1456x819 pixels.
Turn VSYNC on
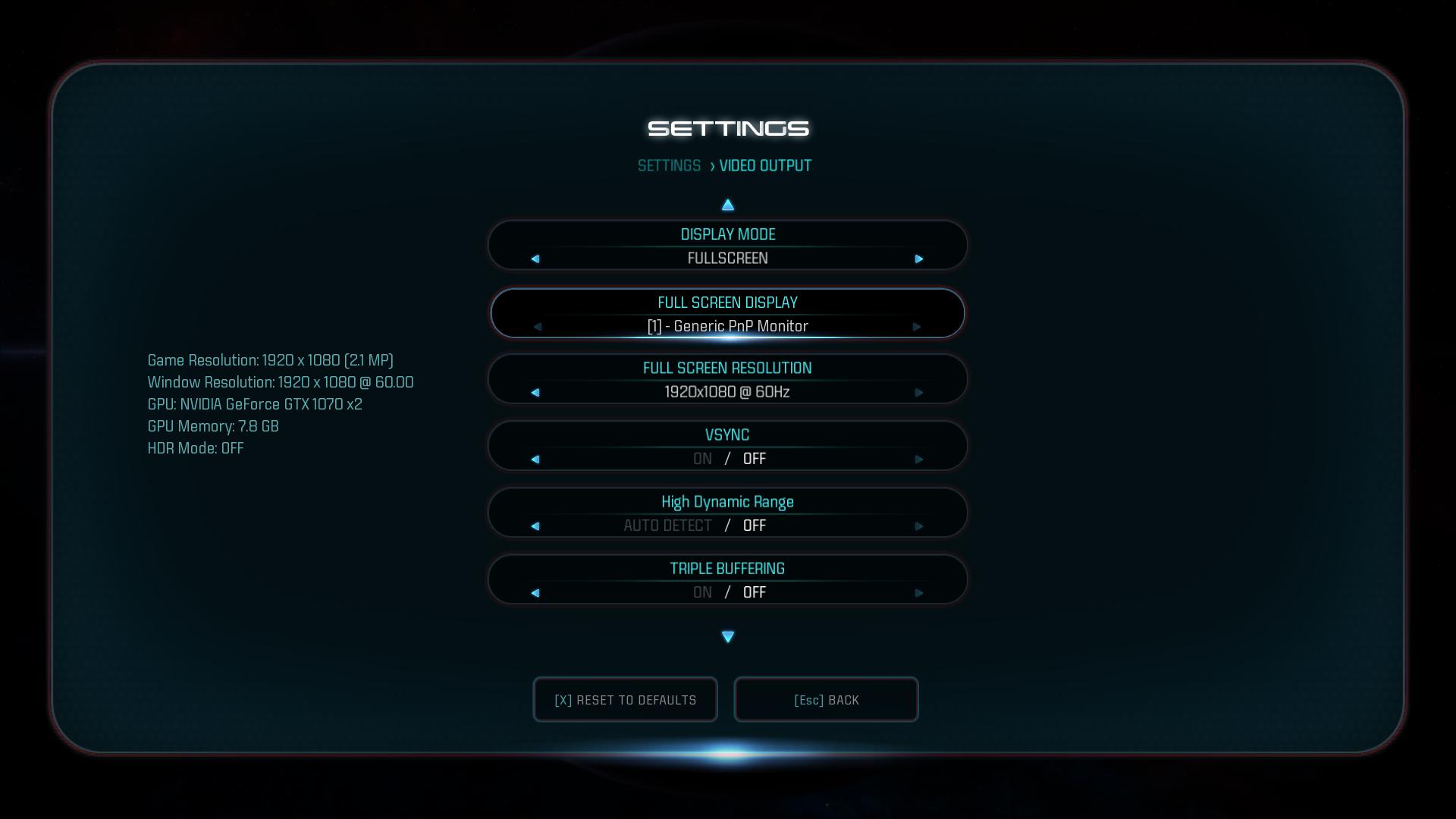point(702,460)
